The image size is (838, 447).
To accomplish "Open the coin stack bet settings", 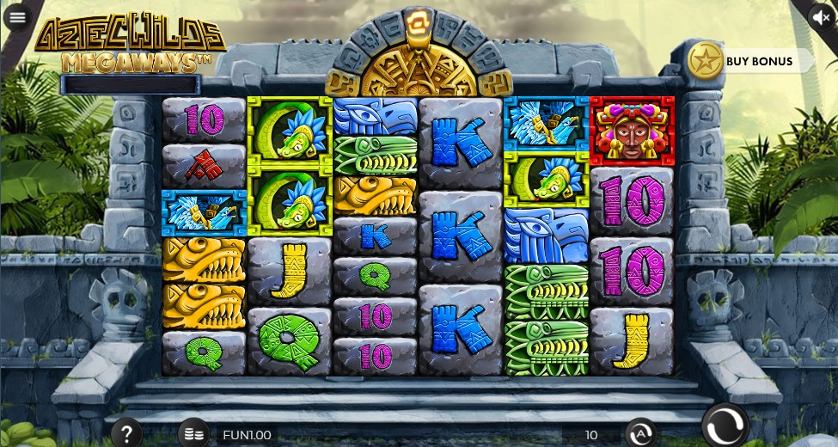I will 195,434.
